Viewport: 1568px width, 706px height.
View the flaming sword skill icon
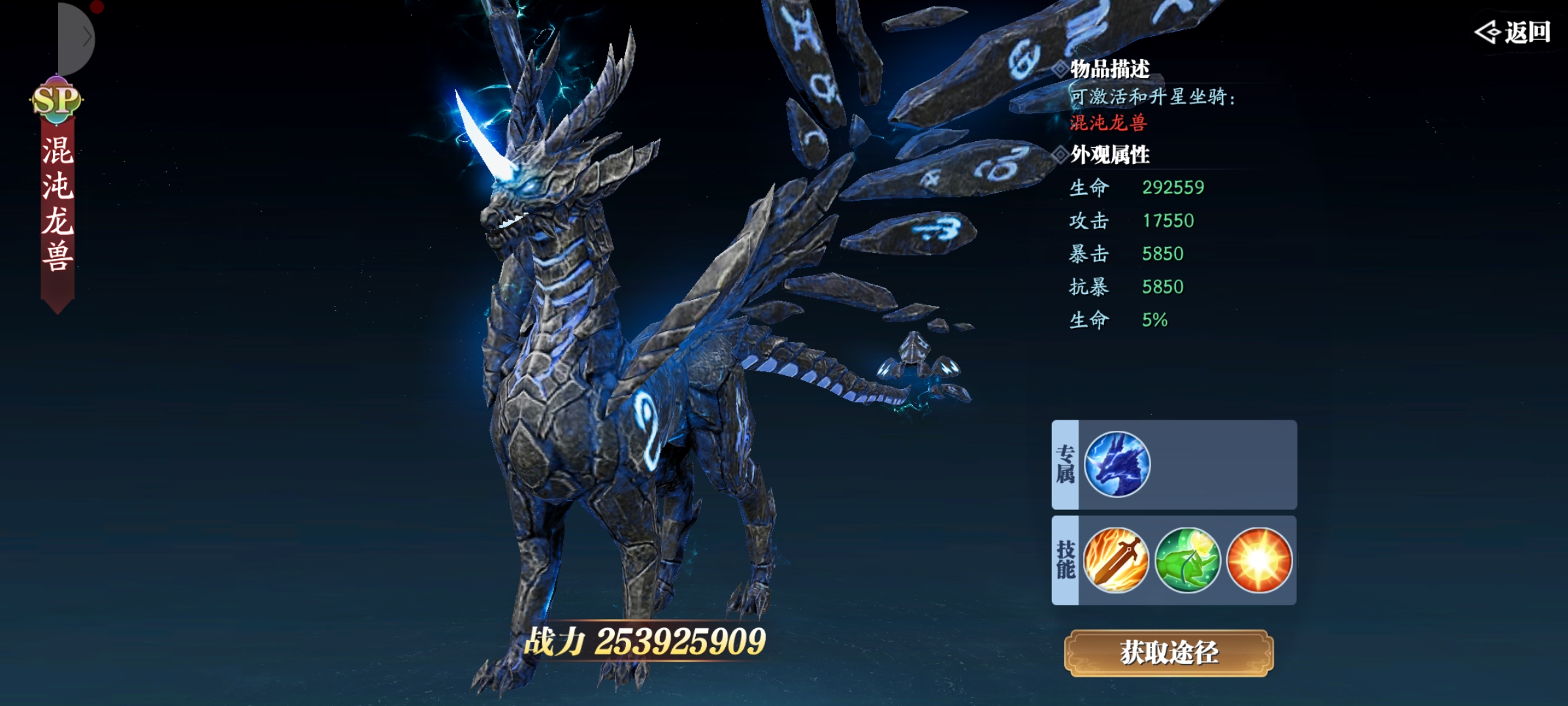[1116, 560]
